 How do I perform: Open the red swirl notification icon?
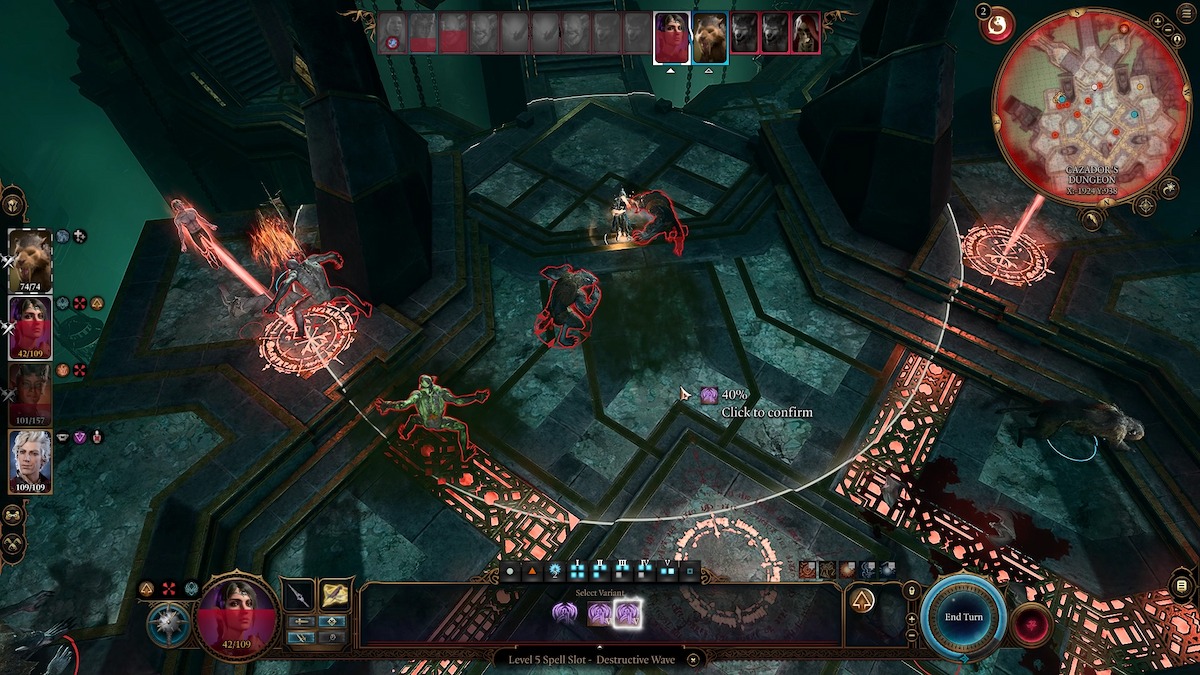click(996, 28)
